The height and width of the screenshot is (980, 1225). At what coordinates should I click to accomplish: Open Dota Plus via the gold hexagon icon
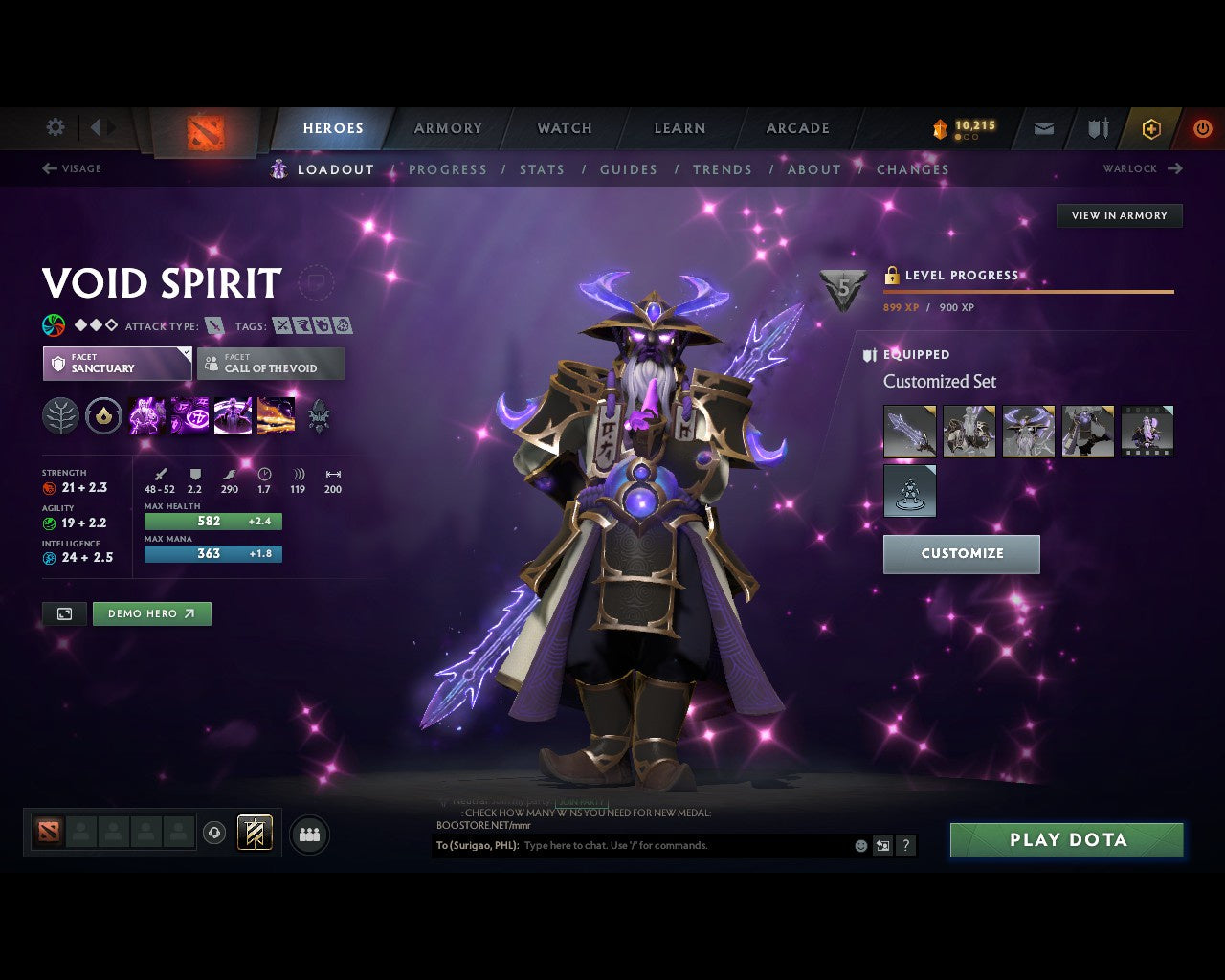[1151, 127]
